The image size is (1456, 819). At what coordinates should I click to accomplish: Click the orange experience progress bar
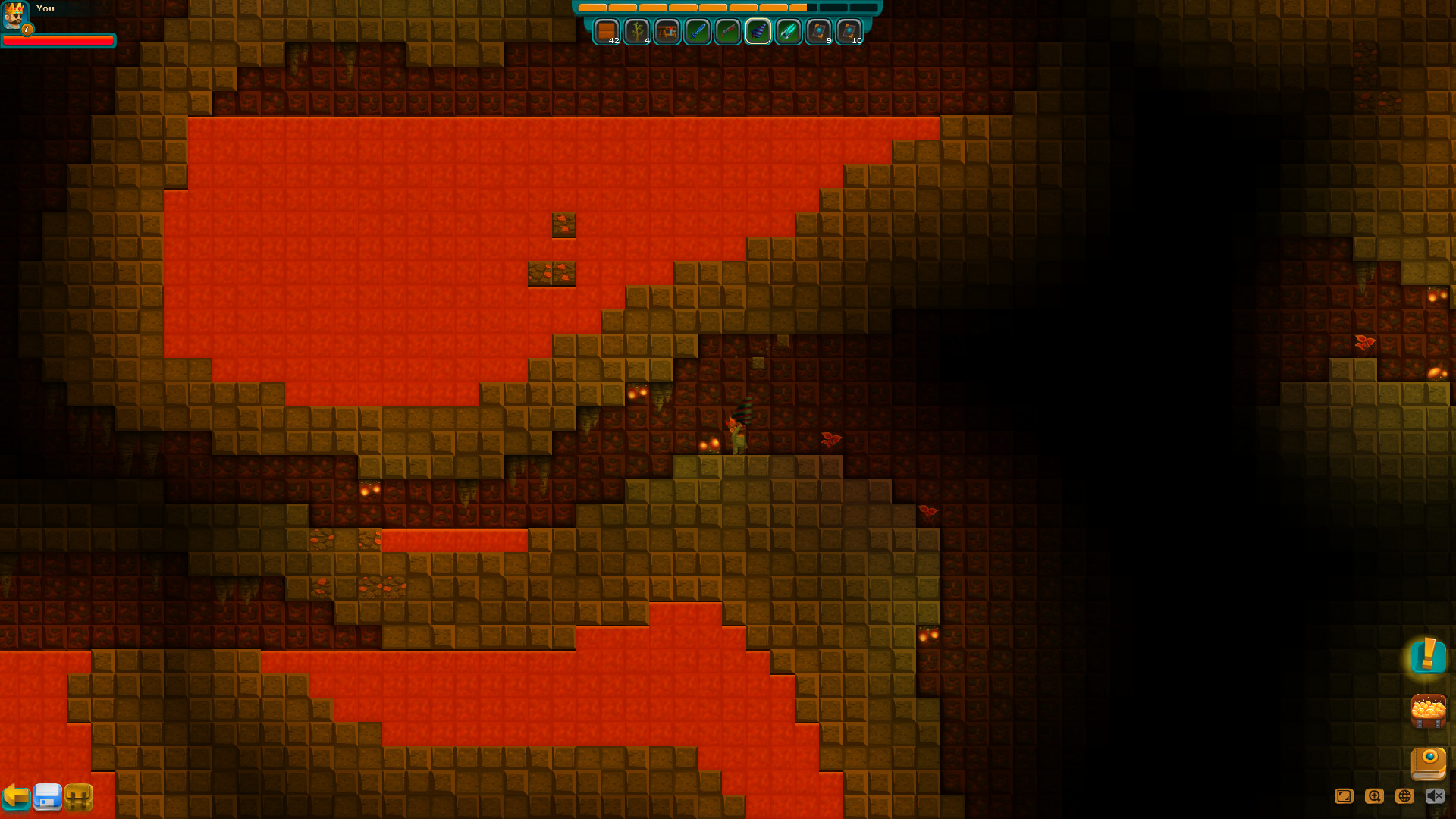[728, 8]
